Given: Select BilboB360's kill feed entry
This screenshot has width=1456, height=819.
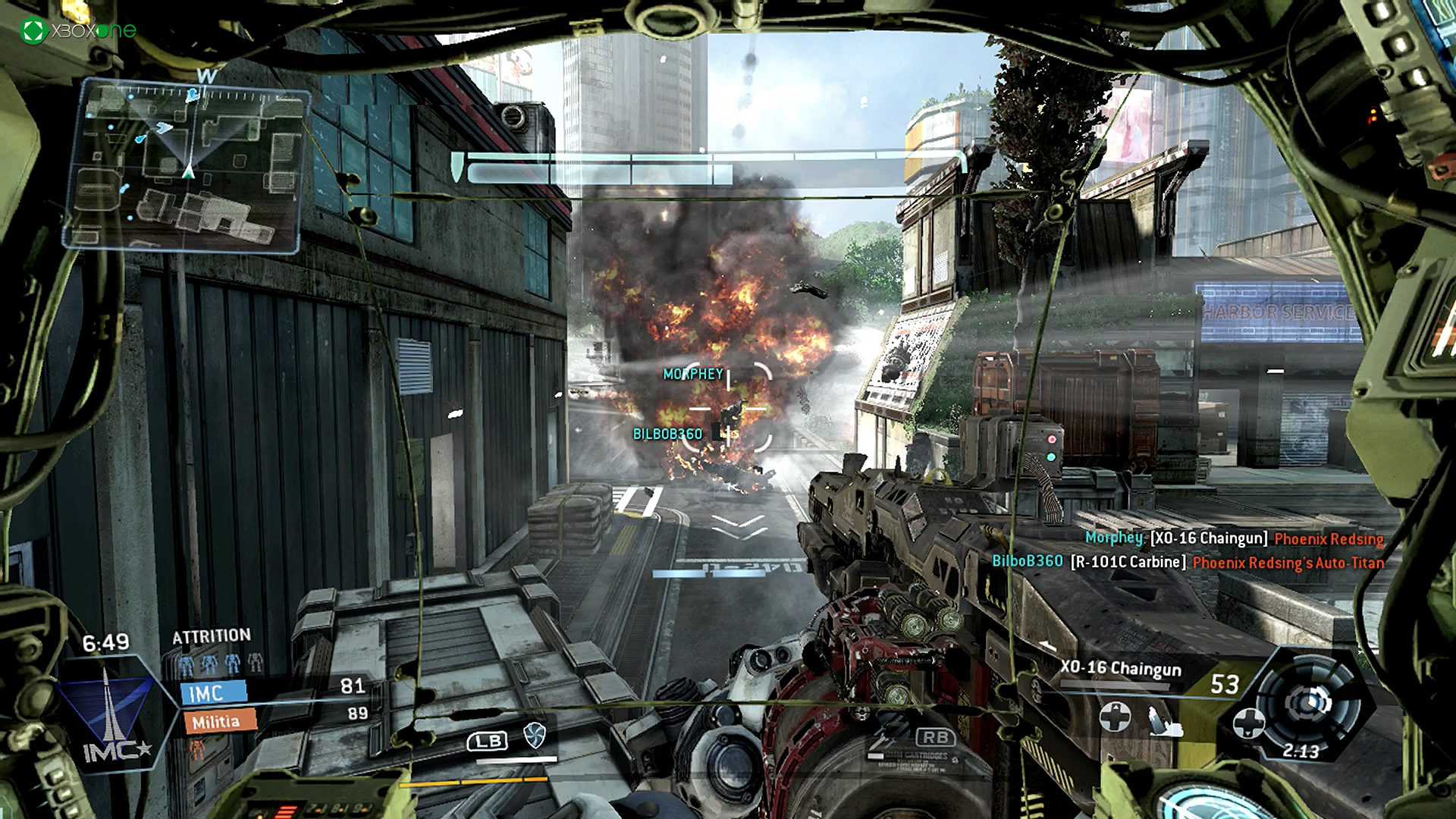Looking at the screenshot, I should [1188, 562].
